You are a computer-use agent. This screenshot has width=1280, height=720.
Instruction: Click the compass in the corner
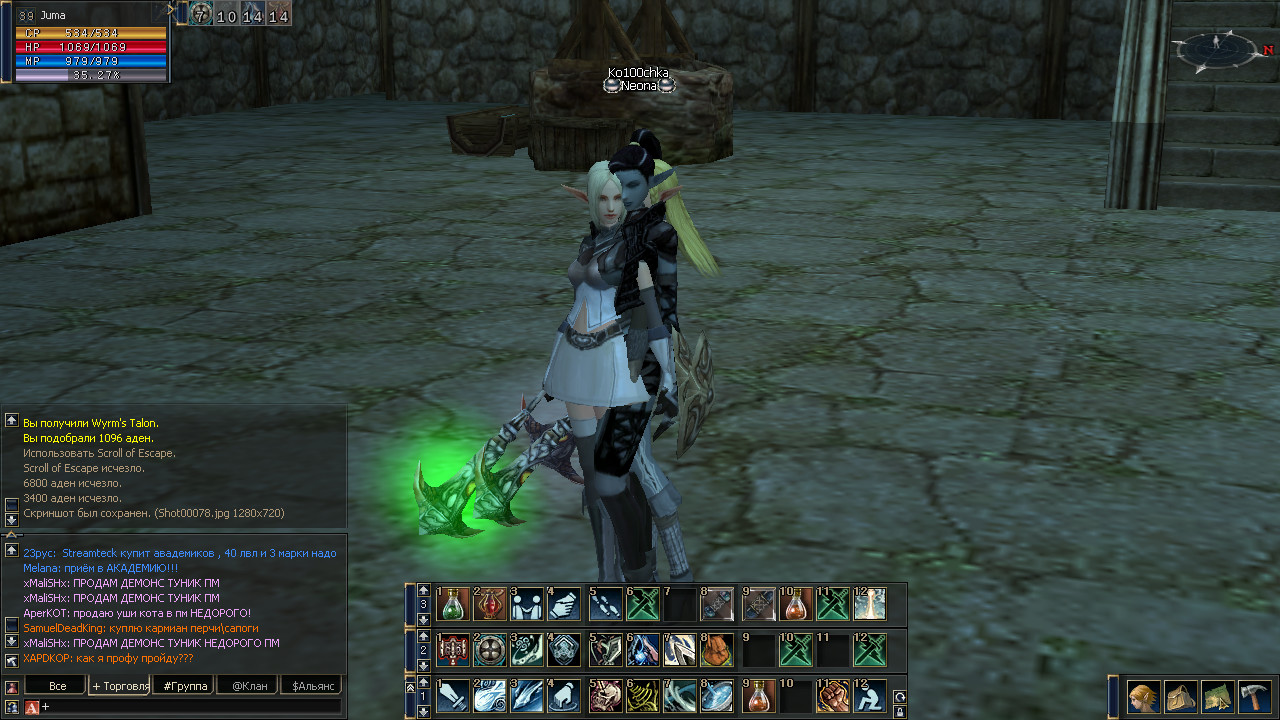pyautogui.click(x=1217, y=46)
